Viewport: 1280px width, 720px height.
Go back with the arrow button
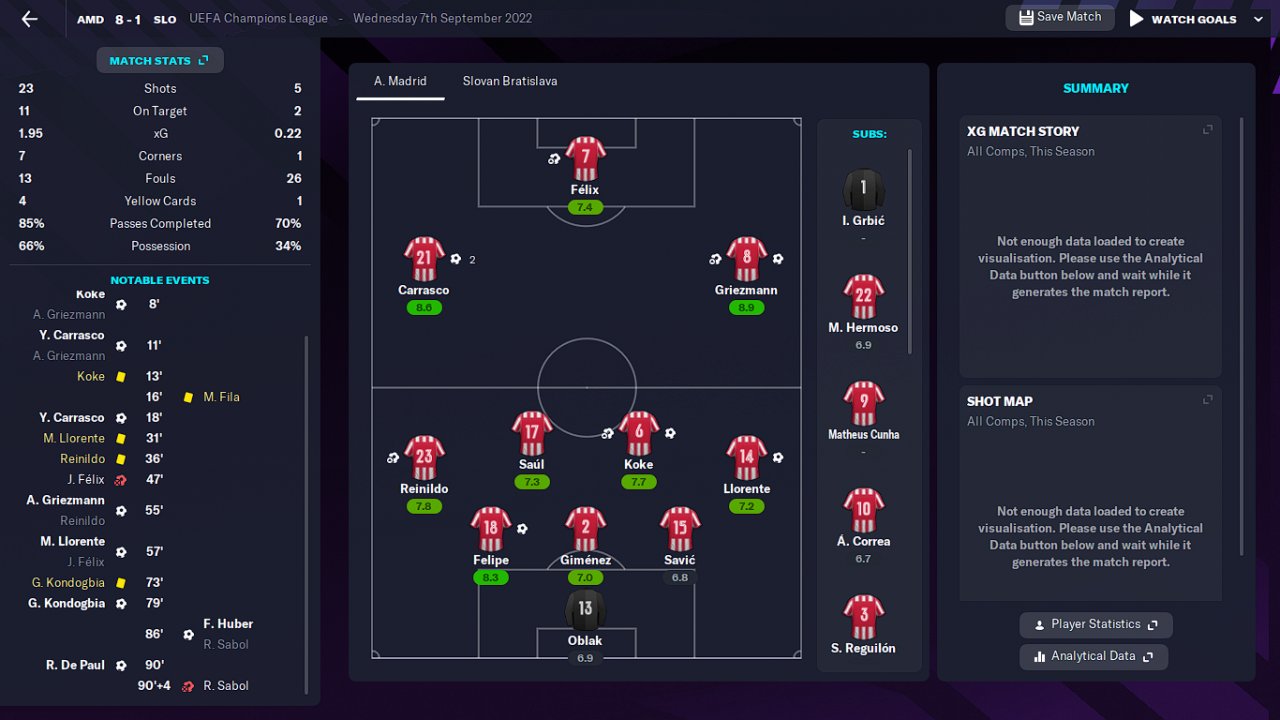pyautogui.click(x=29, y=19)
